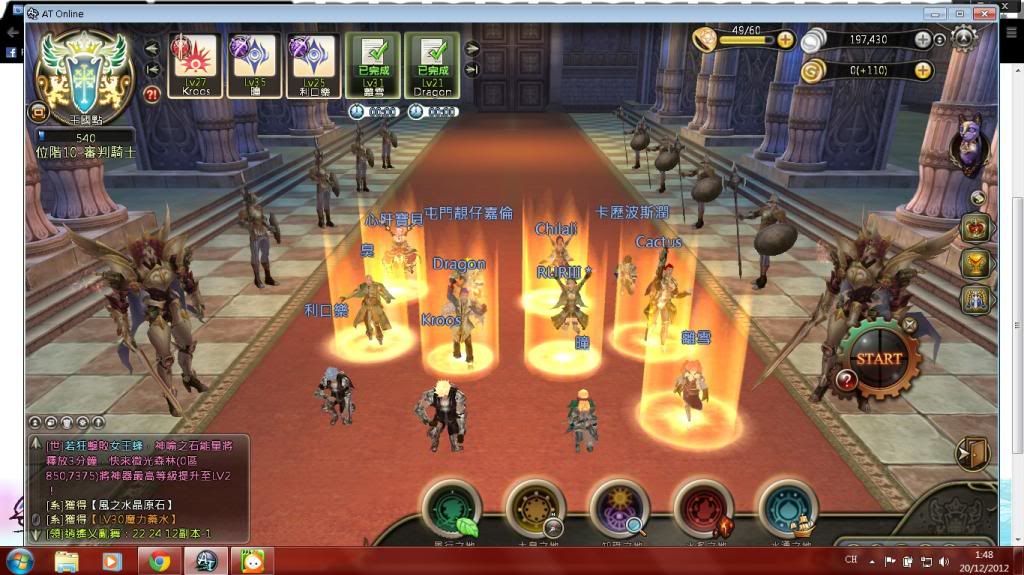The height and width of the screenshot is (575, 1024).
Task: Select the Lv21 Dragon completed card
Action: tap(432, 66)
